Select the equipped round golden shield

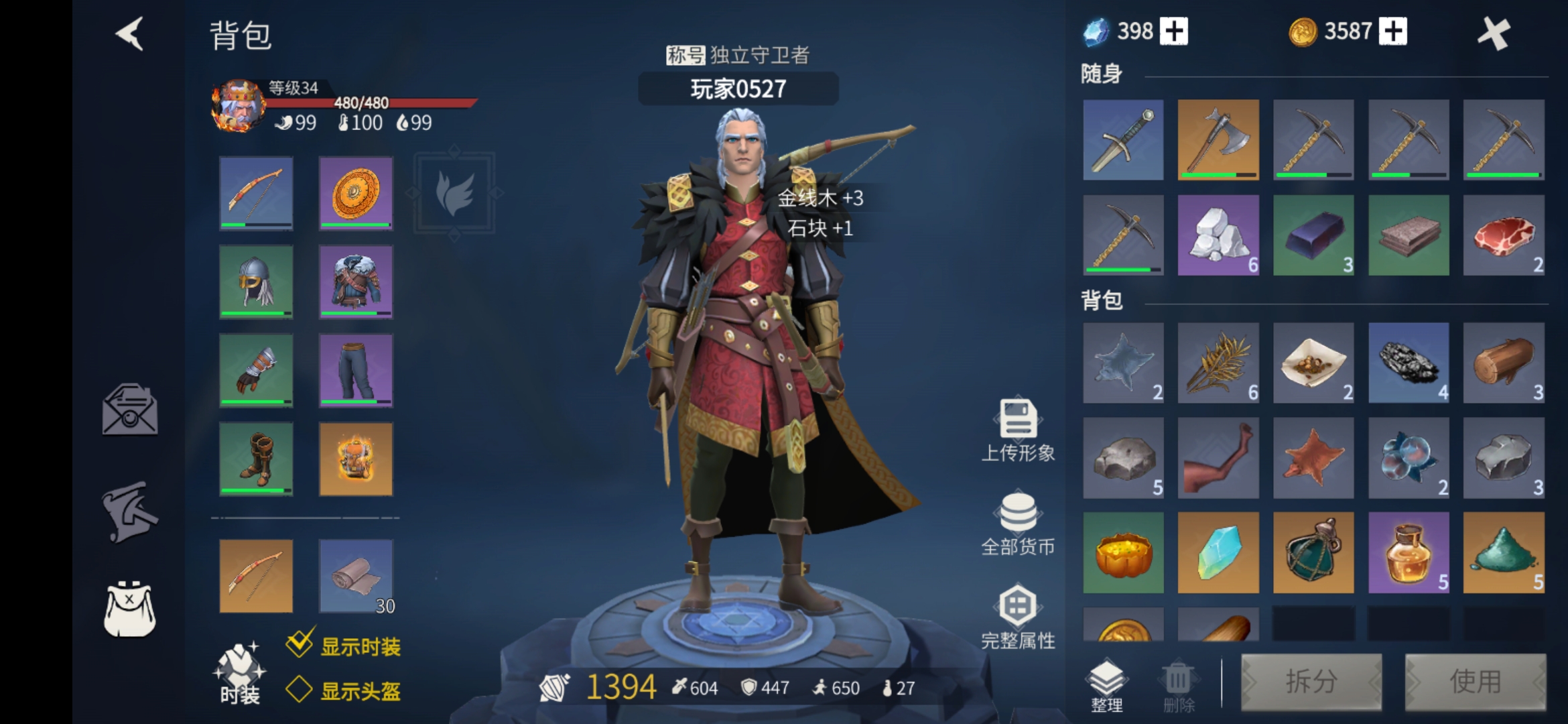356,193
